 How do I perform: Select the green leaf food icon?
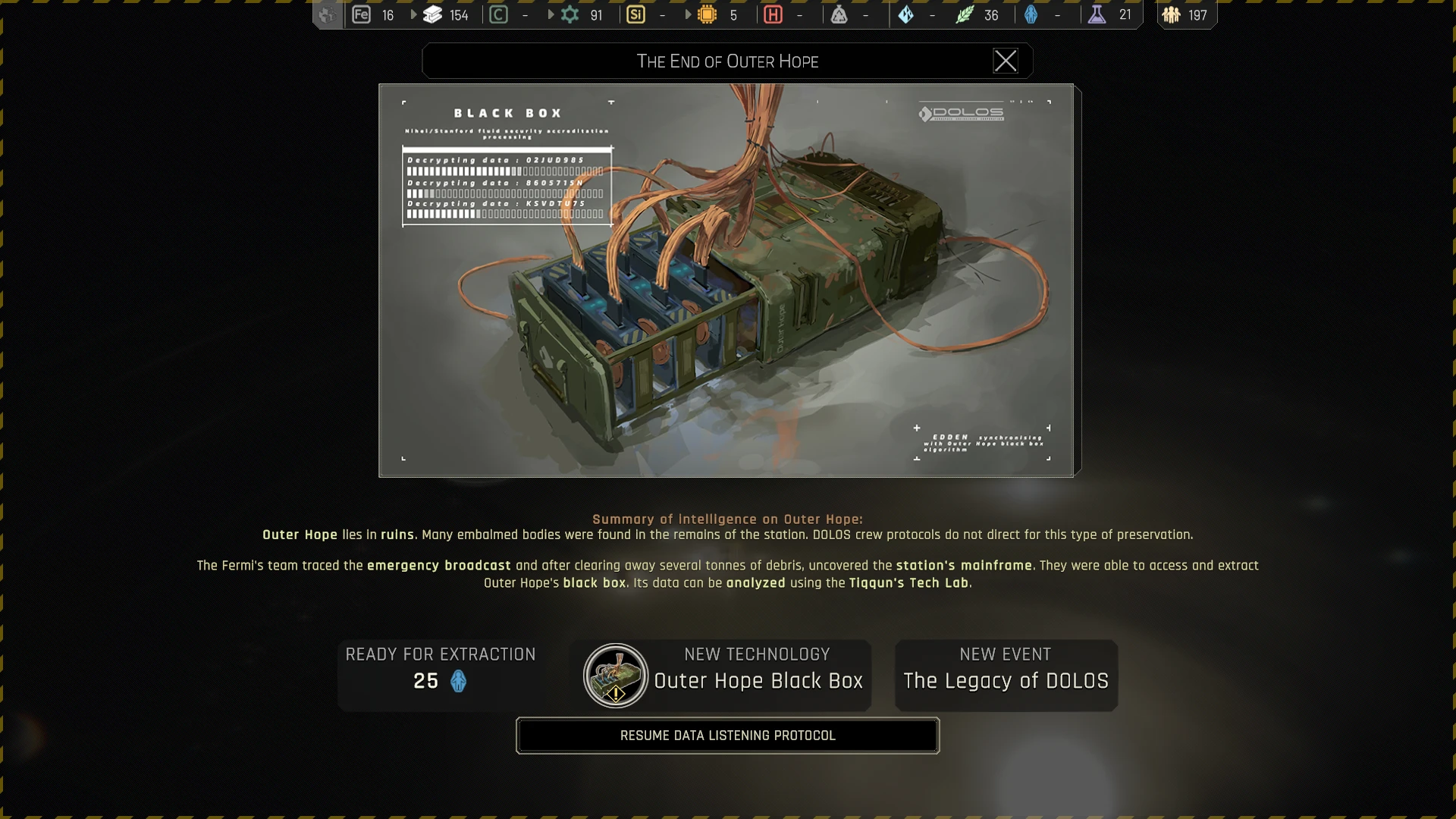click(x=964, y=15)
